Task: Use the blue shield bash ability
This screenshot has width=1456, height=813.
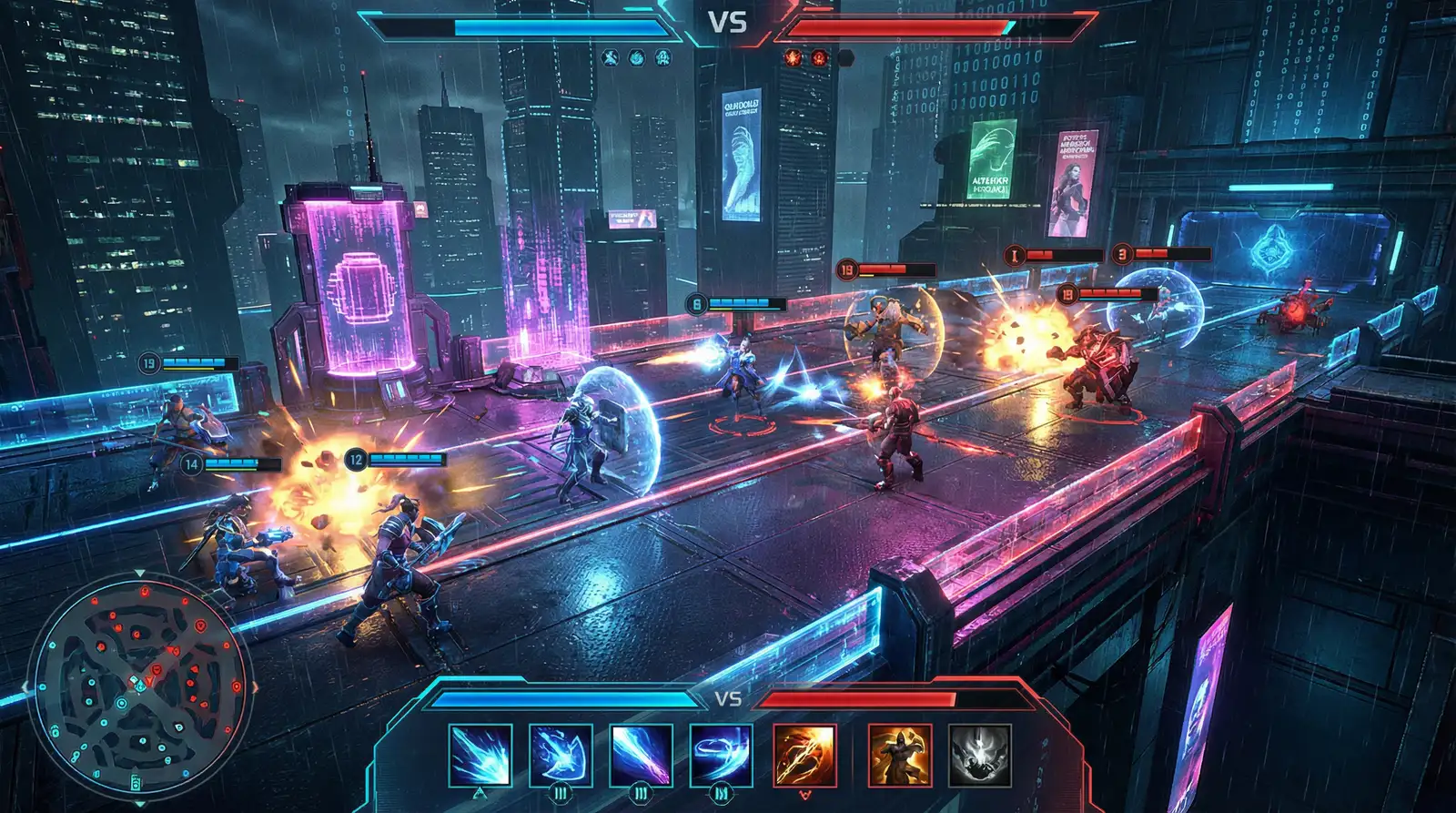Action: [561, 755]
